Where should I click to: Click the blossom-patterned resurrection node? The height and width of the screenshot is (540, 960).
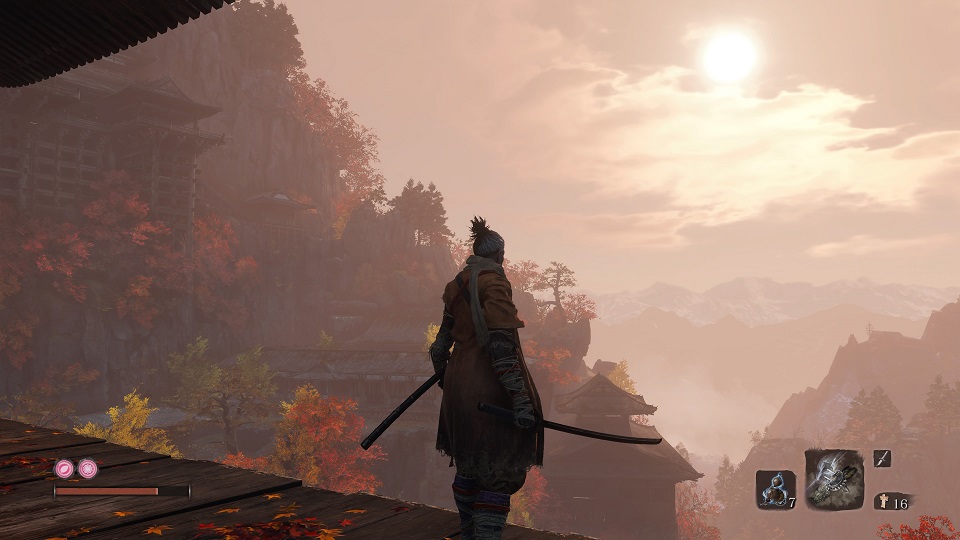pos(87,468)
